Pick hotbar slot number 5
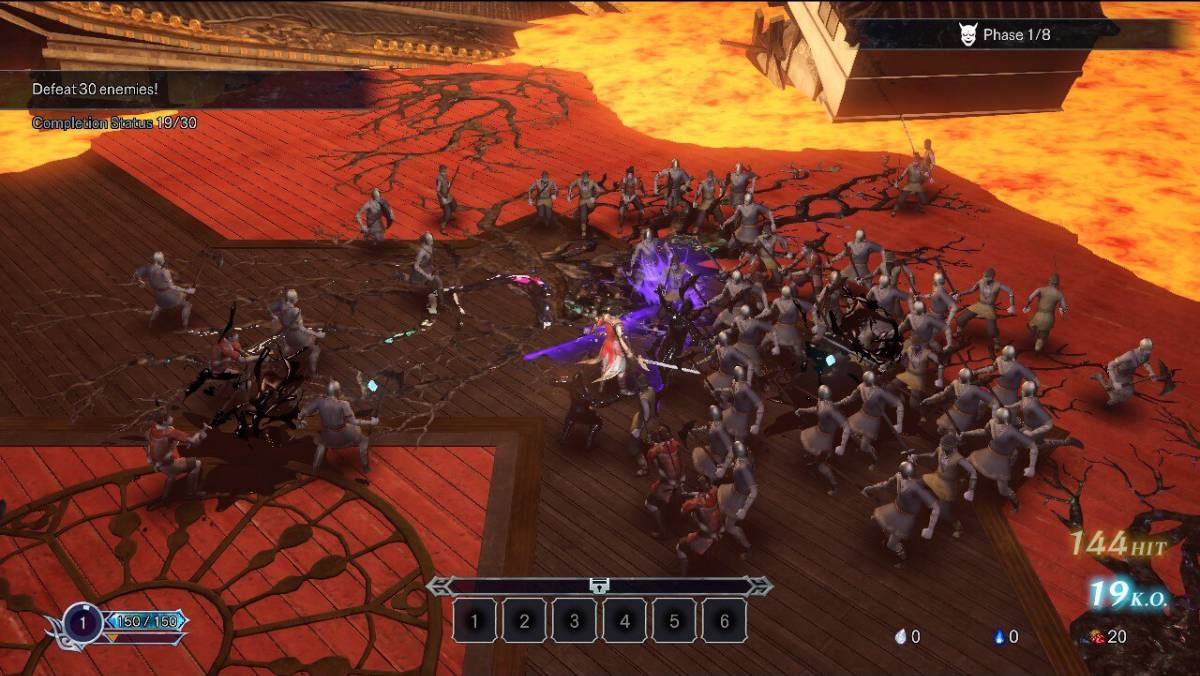The width and height of the screenshot is (1200, 676). [x=674, y=621]
